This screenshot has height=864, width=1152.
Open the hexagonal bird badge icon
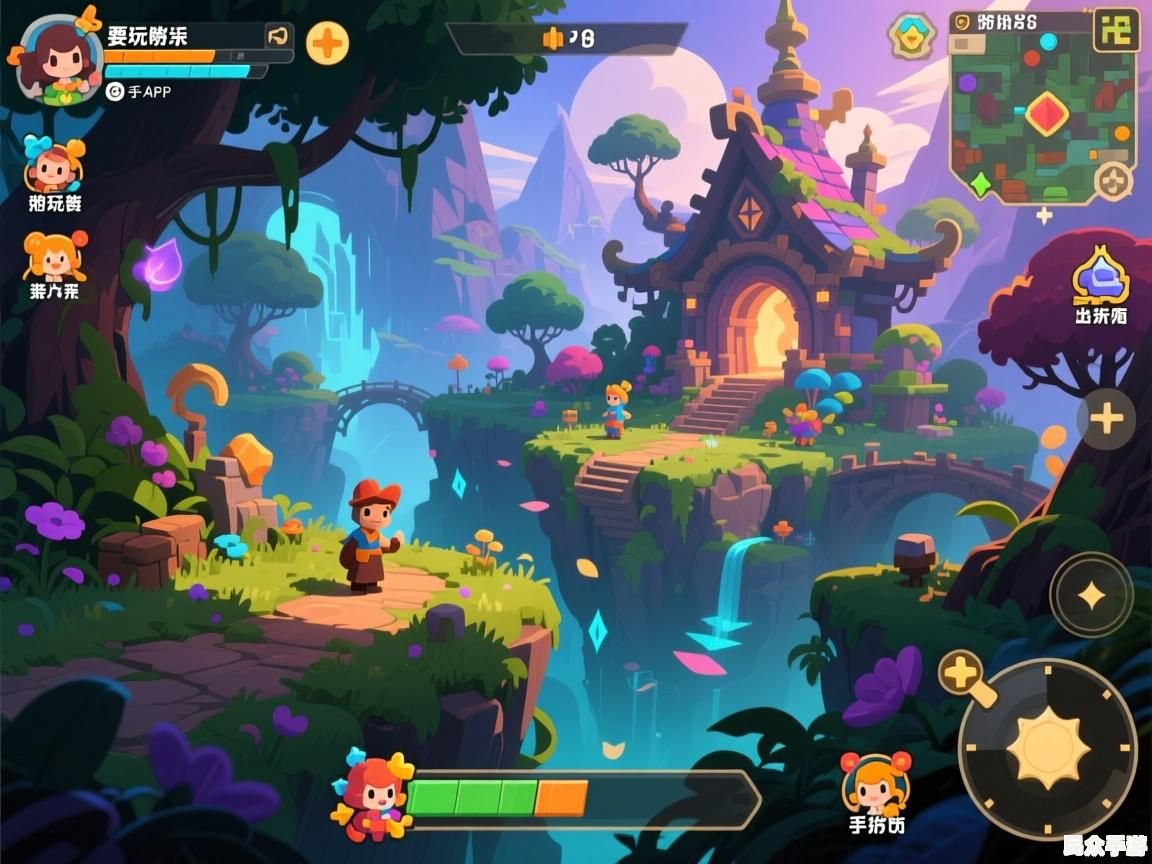coord(911,36)
